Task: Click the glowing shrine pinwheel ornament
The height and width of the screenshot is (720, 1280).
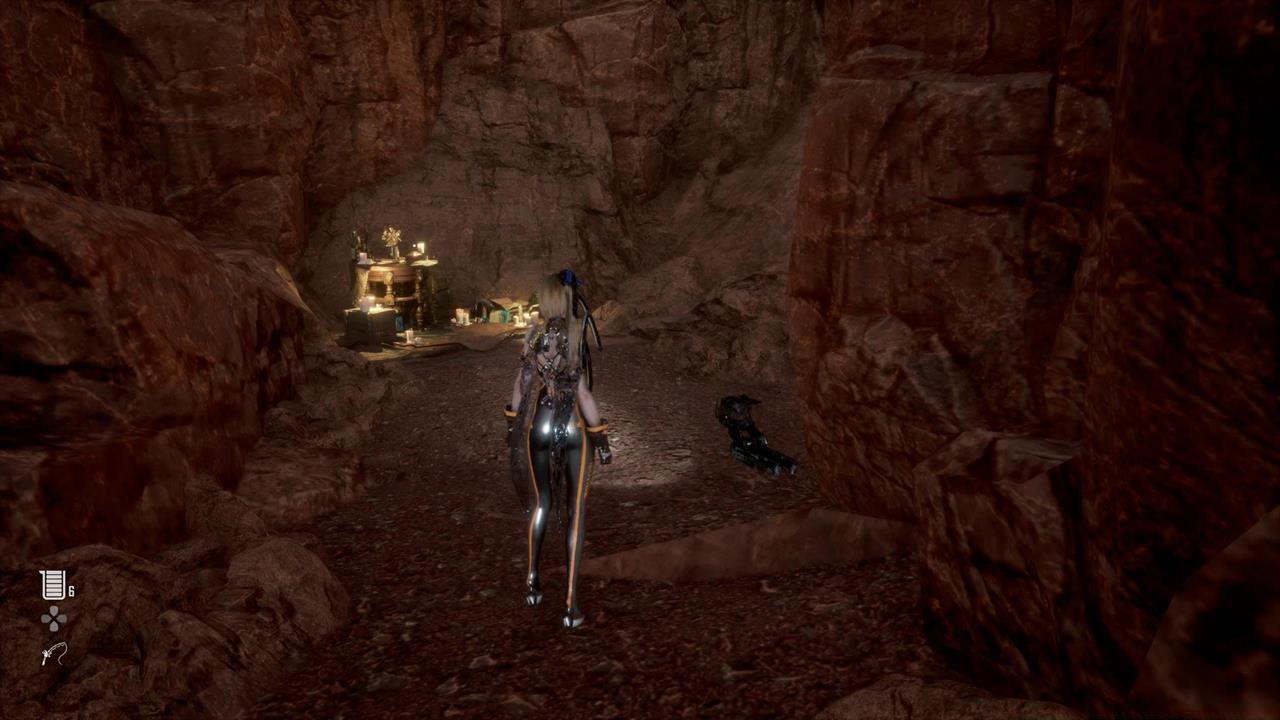Action: click(392, 237)
